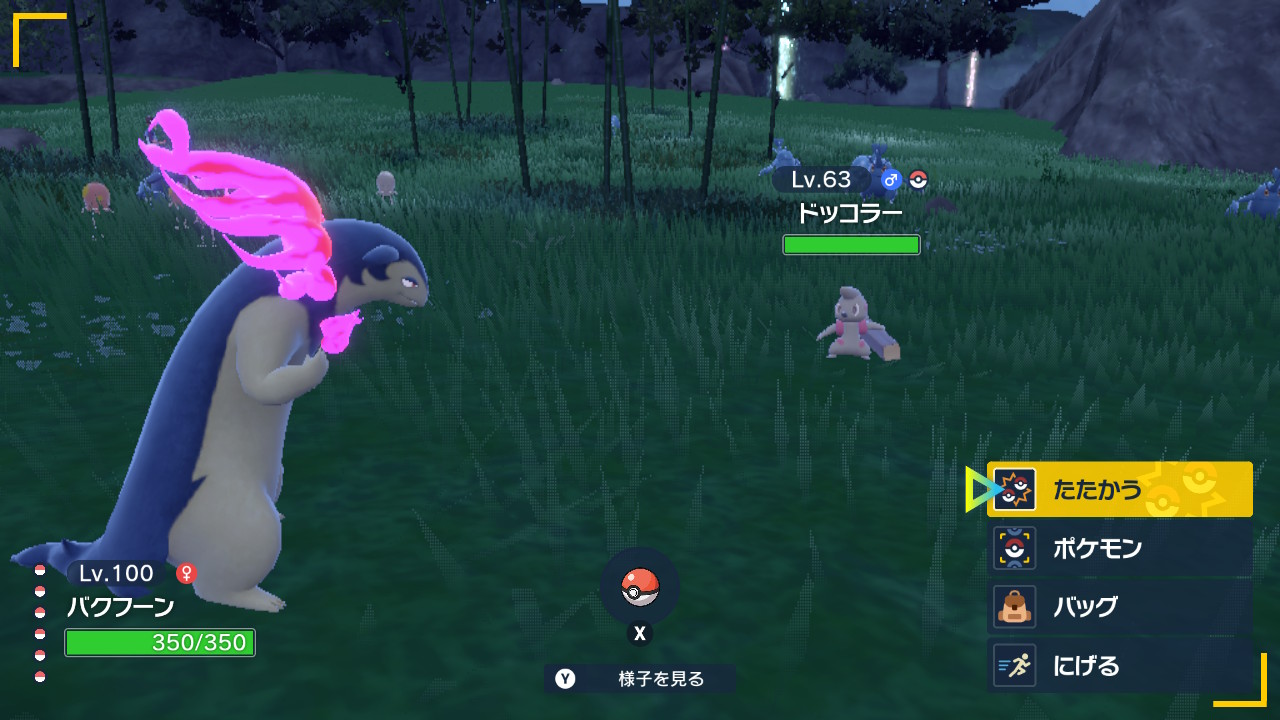Choose にげる to run away
This screenshot has height=720, width=1280.
point(1119,666)
